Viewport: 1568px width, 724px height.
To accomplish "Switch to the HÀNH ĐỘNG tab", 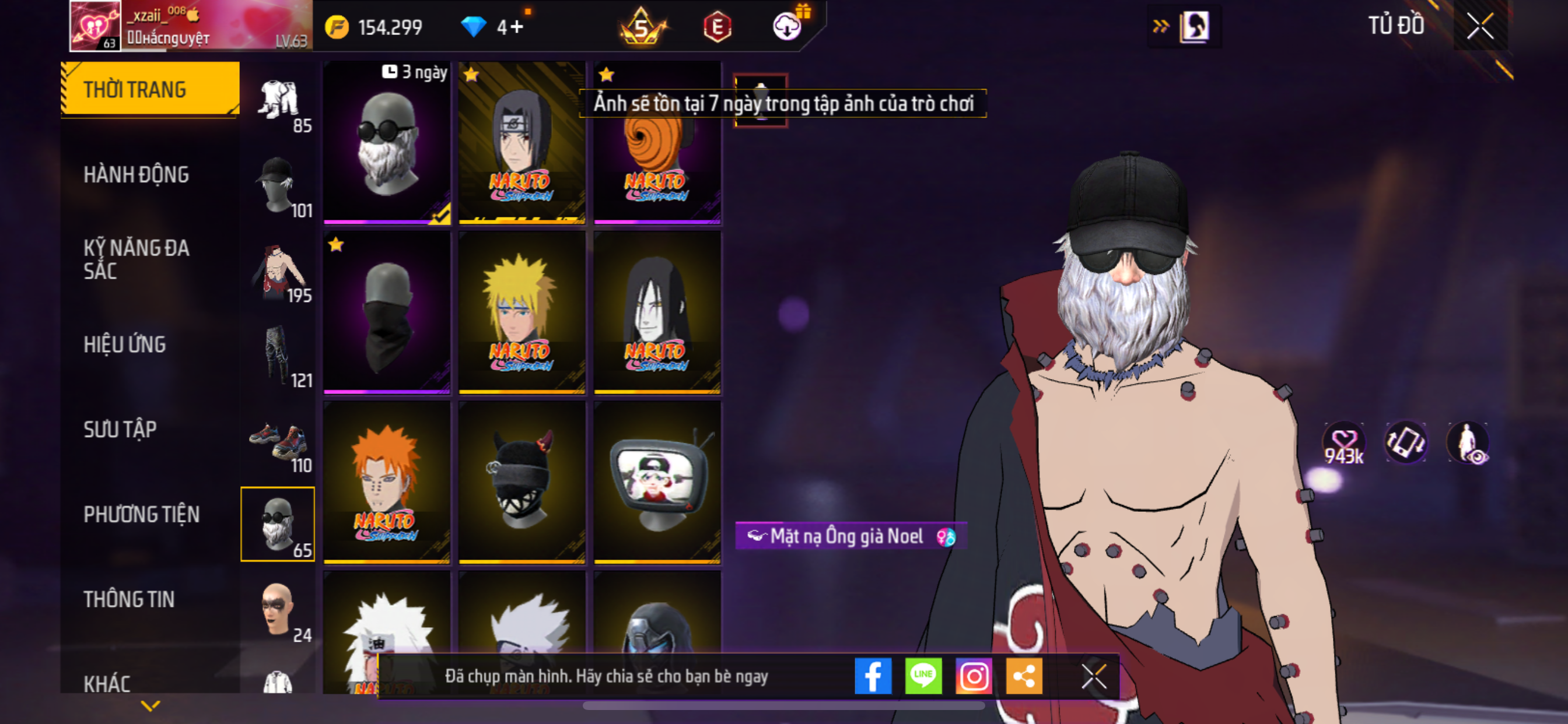I will (136, 175).
